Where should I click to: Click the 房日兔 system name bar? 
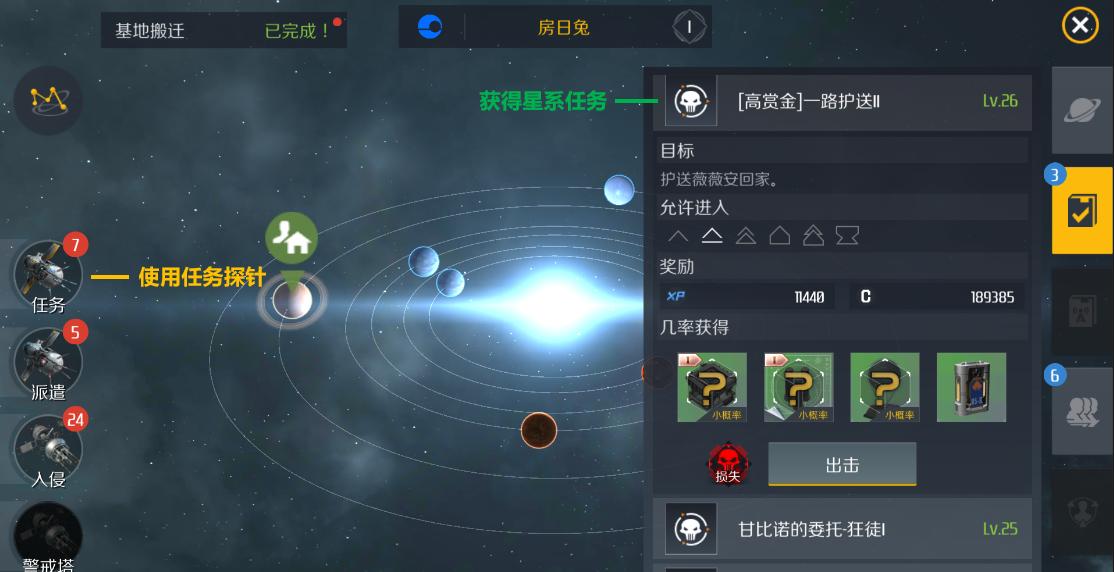(564, 27)
